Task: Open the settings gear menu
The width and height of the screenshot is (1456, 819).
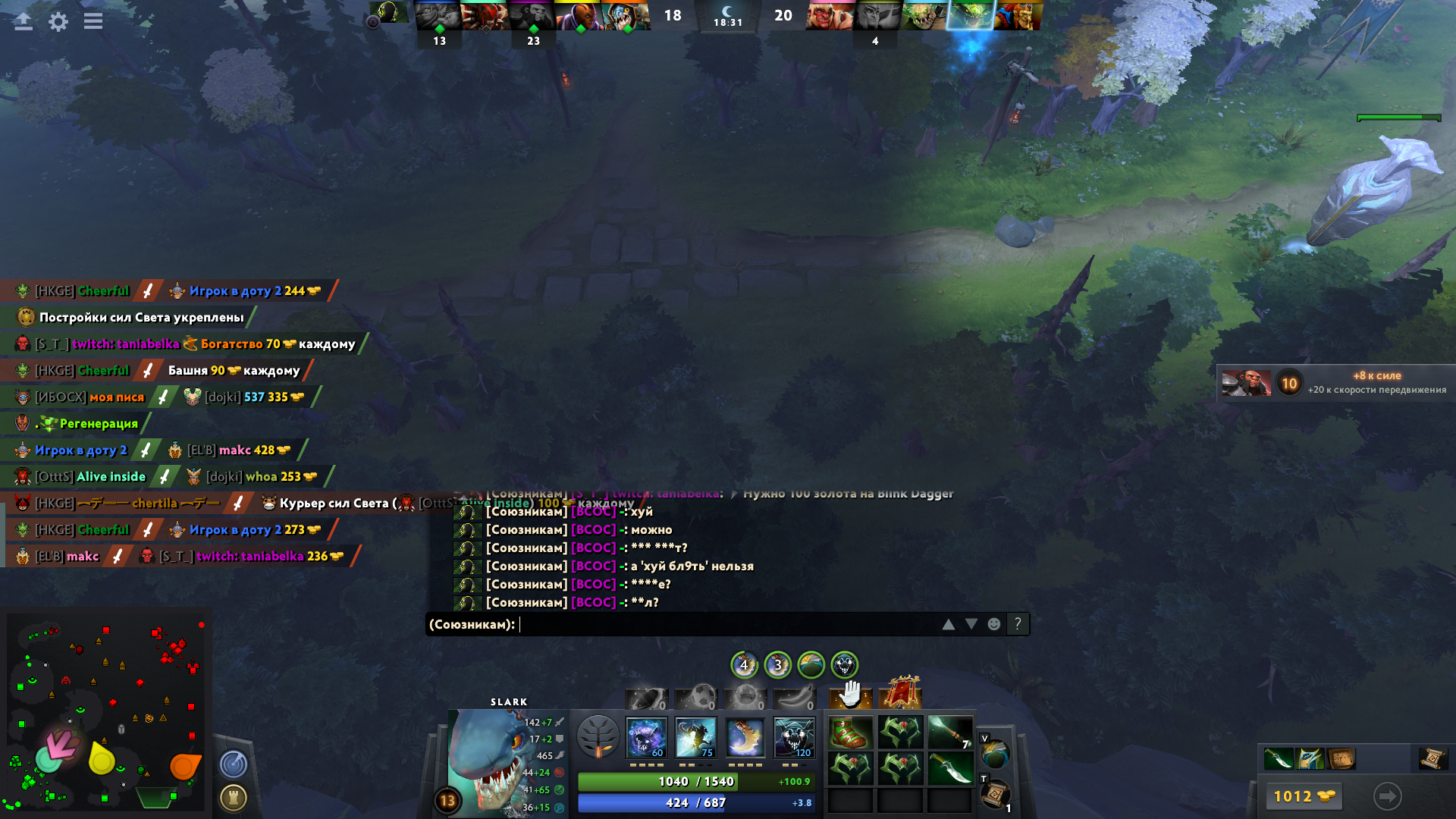Action: click(x=58, y=21)
